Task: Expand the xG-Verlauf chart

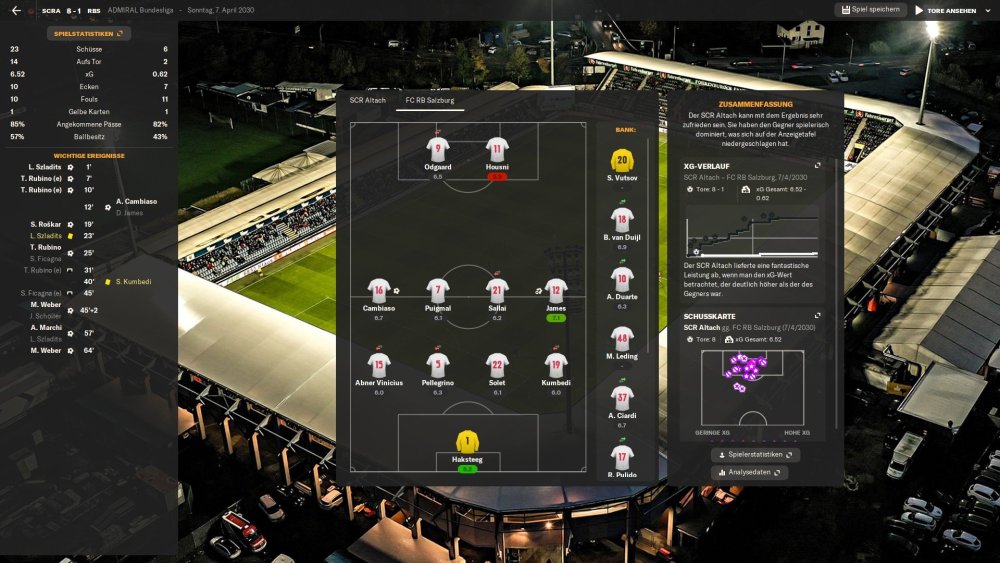Action: click(817, 165)
